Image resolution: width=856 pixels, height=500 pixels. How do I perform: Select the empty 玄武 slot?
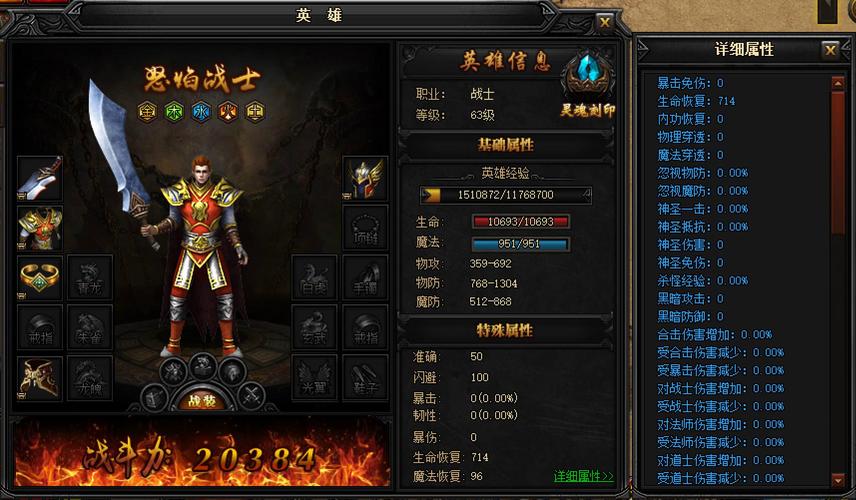pyautogui.click(x=315, y=329)
